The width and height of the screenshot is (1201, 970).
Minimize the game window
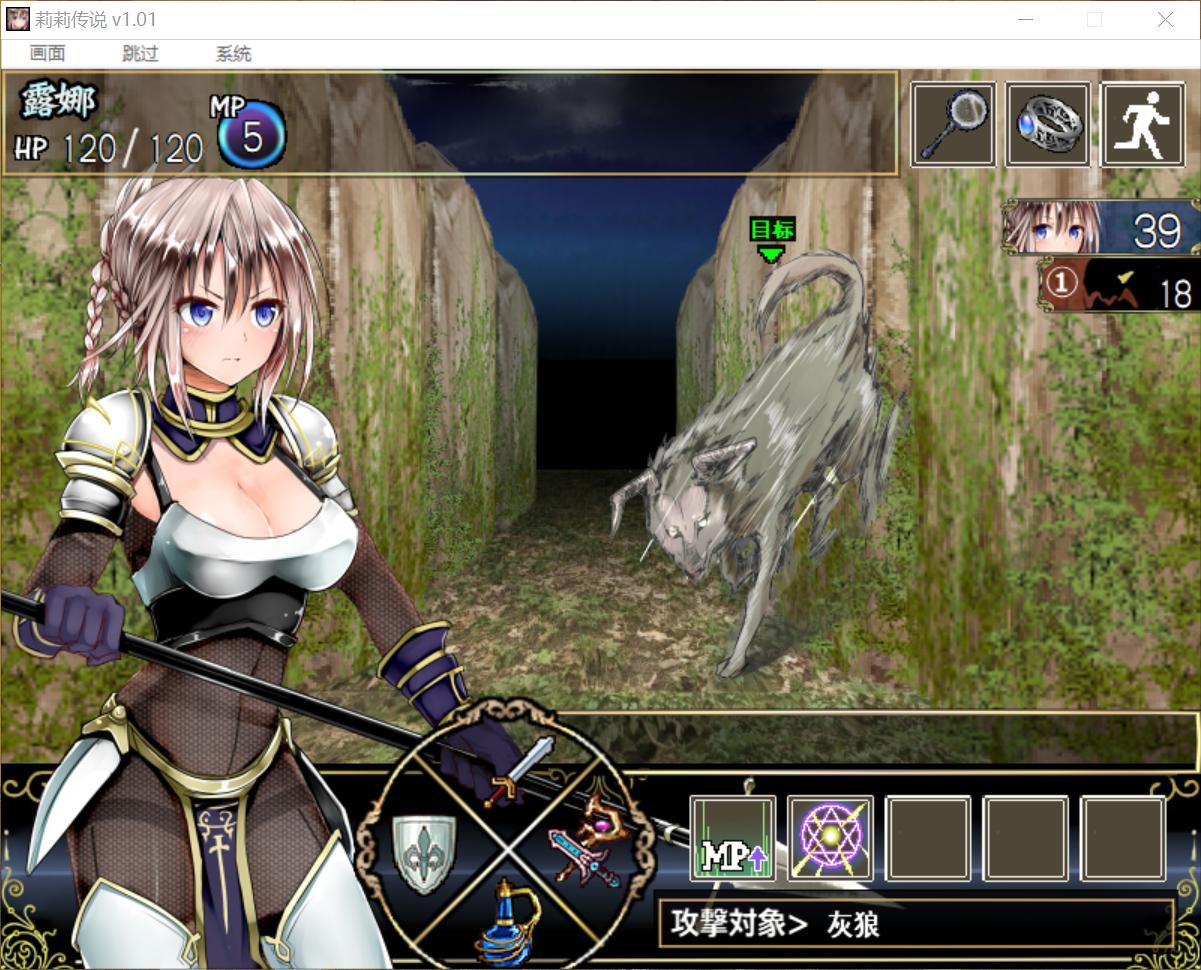(x=1025, y=20)
